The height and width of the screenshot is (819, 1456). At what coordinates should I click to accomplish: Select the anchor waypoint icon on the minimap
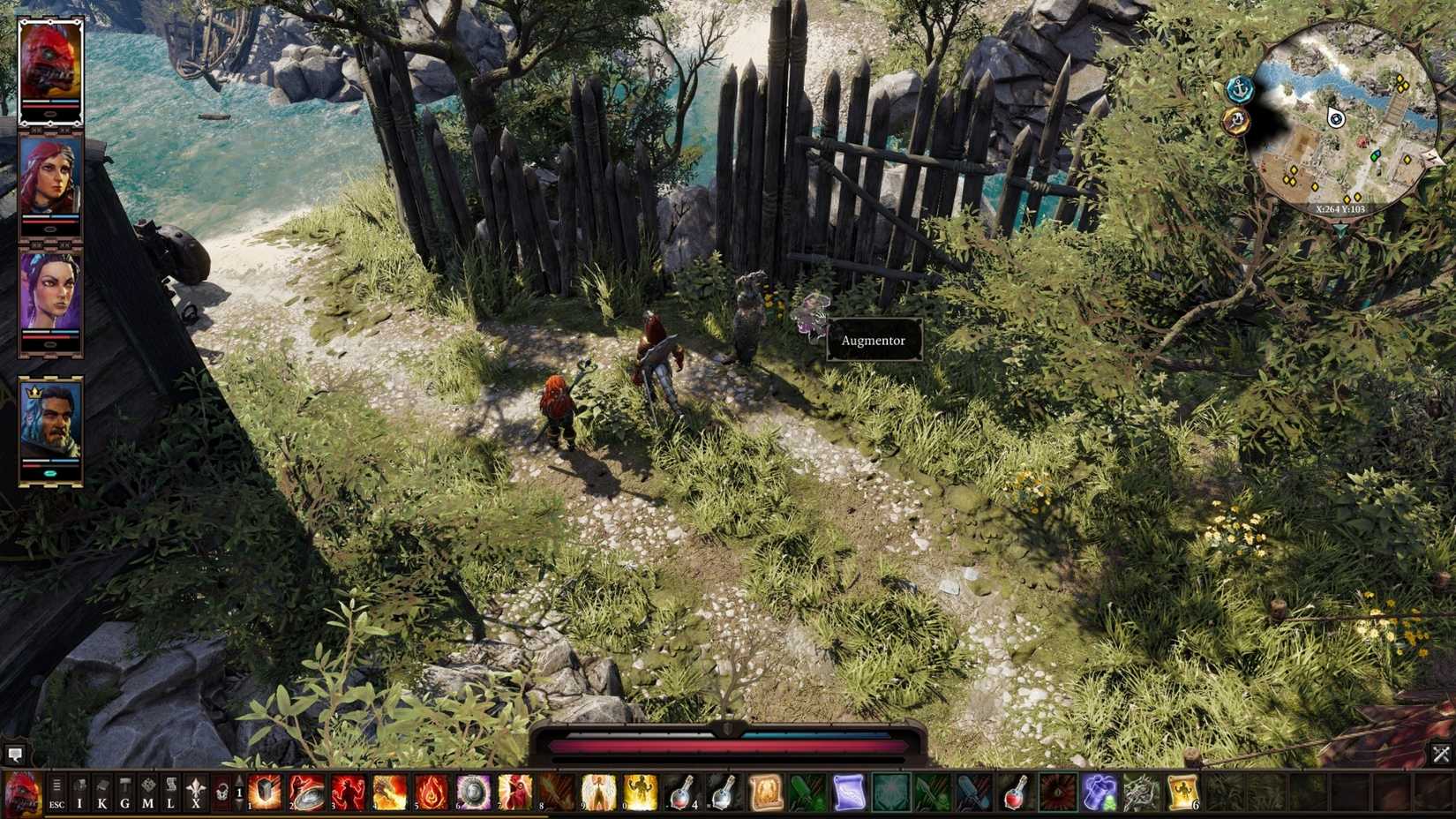pyautogui.click(x=1238, y=88)
